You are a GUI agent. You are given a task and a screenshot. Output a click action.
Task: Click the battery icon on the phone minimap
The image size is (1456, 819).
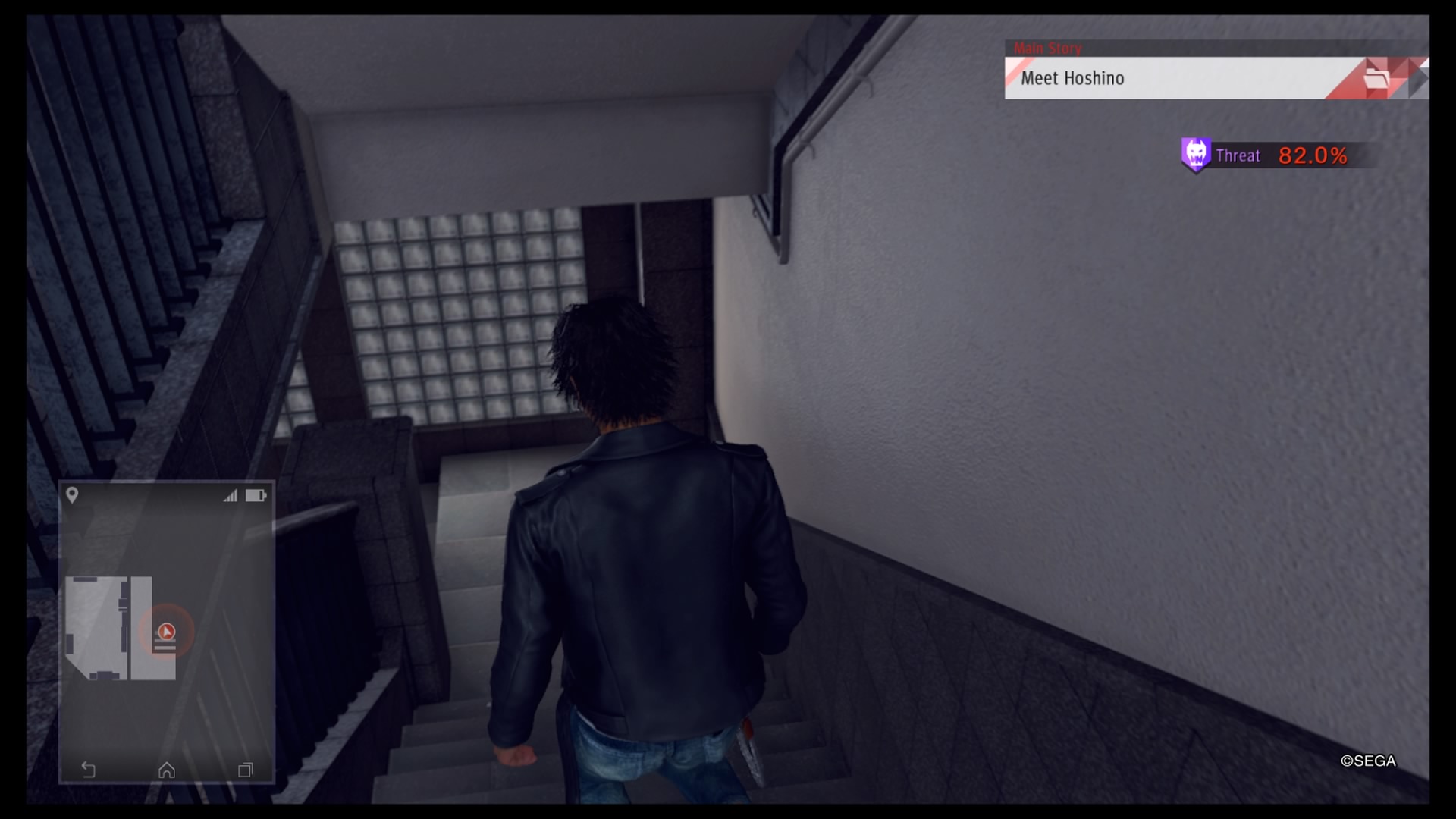256,495
